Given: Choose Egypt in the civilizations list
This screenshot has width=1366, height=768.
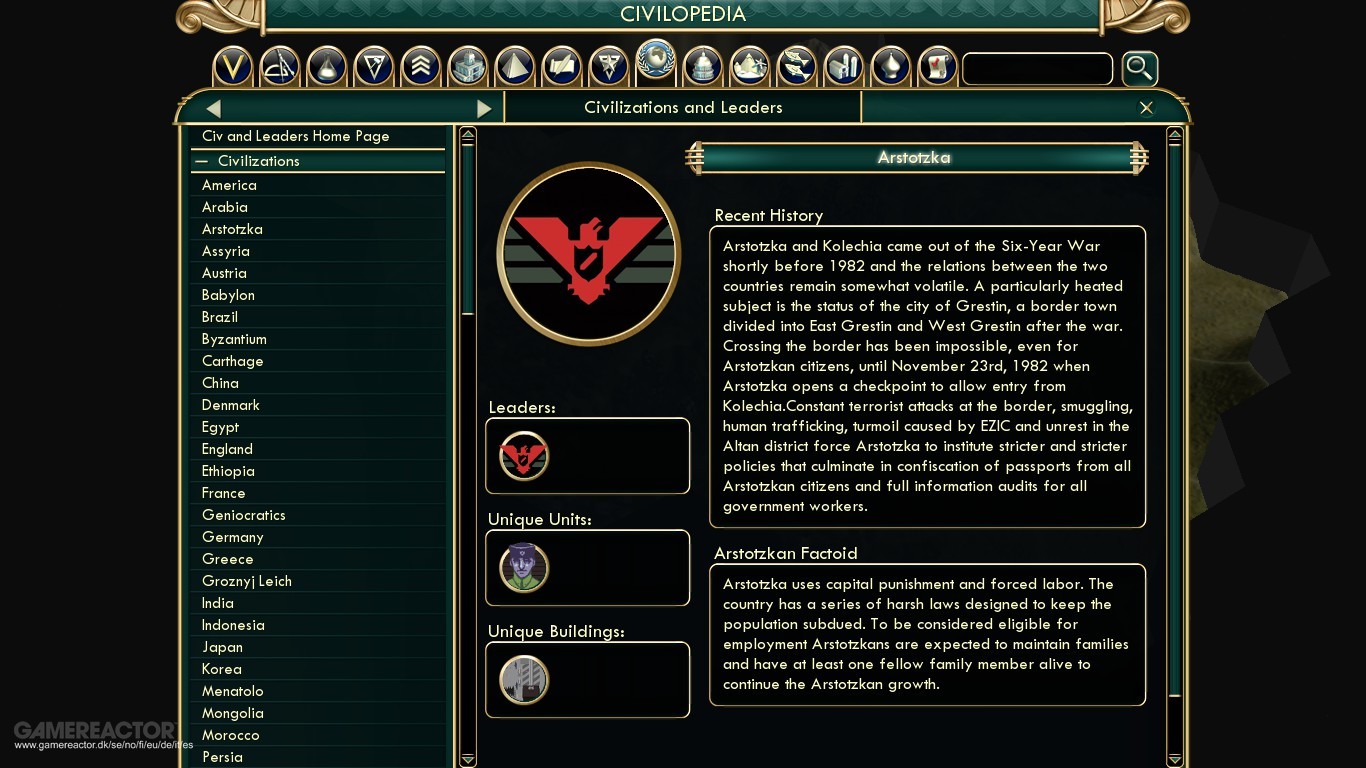Looking at the screenshot, I should point(220,427).
